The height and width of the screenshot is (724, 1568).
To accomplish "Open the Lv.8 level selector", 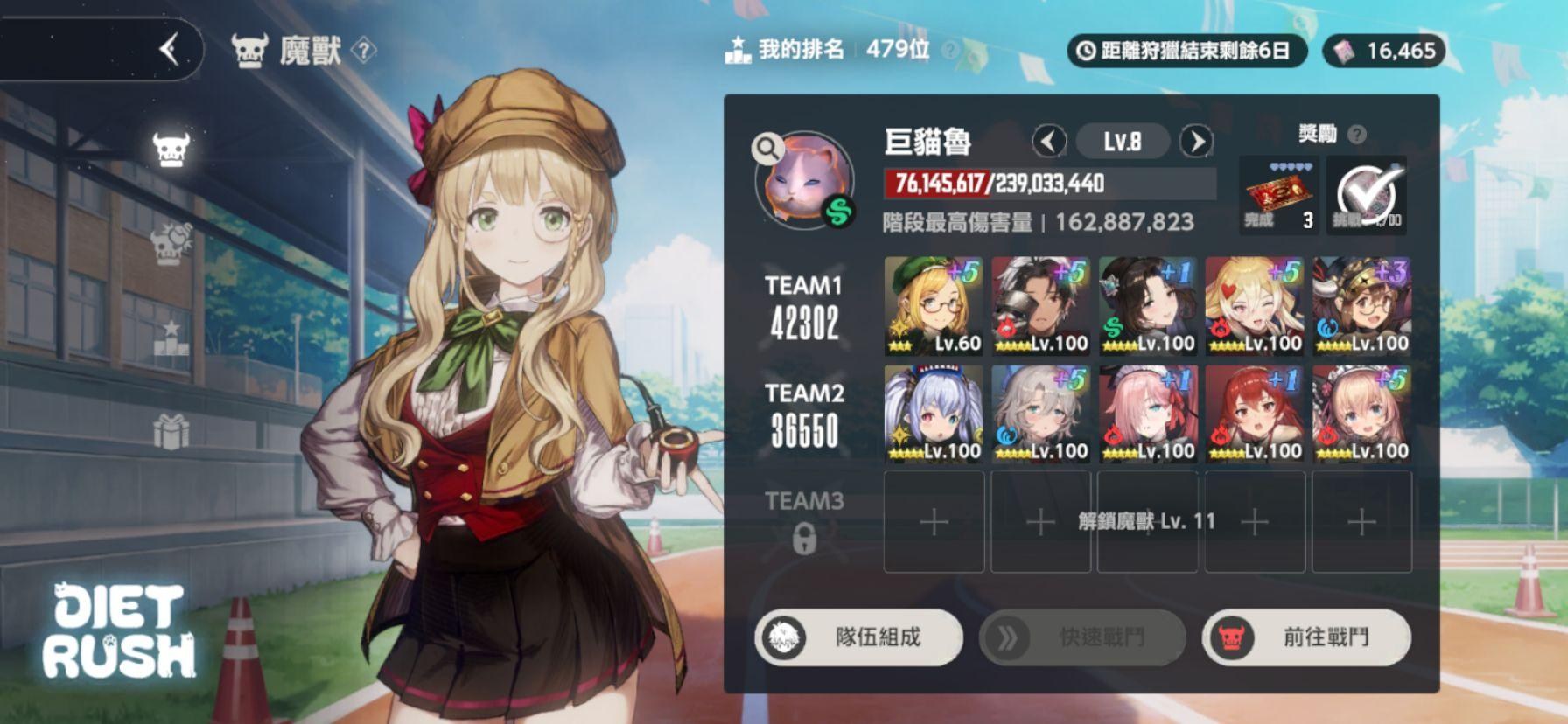I will click(x=1123, y=140).
